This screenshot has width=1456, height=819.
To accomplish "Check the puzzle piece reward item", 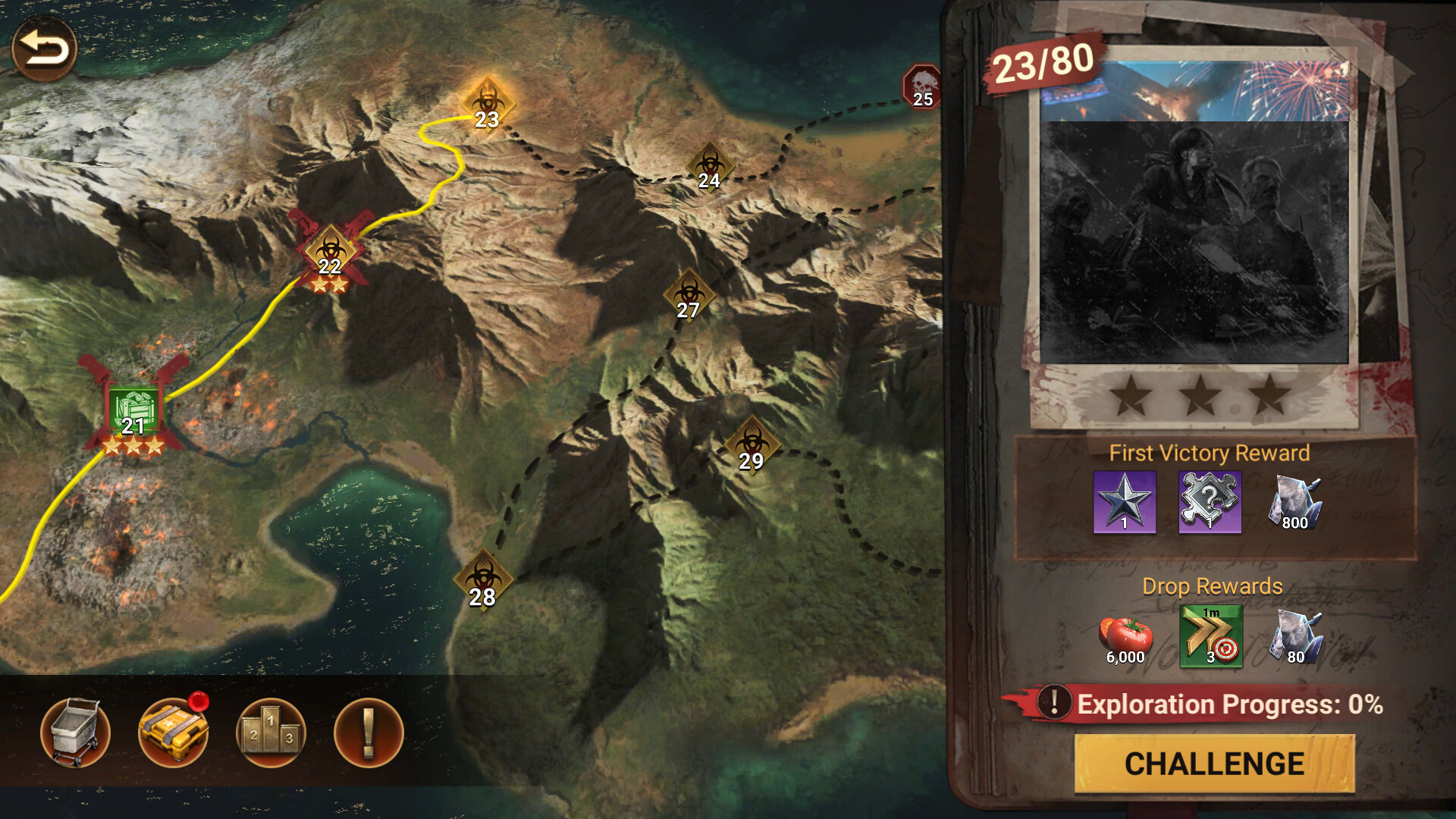I will 1210,499.
